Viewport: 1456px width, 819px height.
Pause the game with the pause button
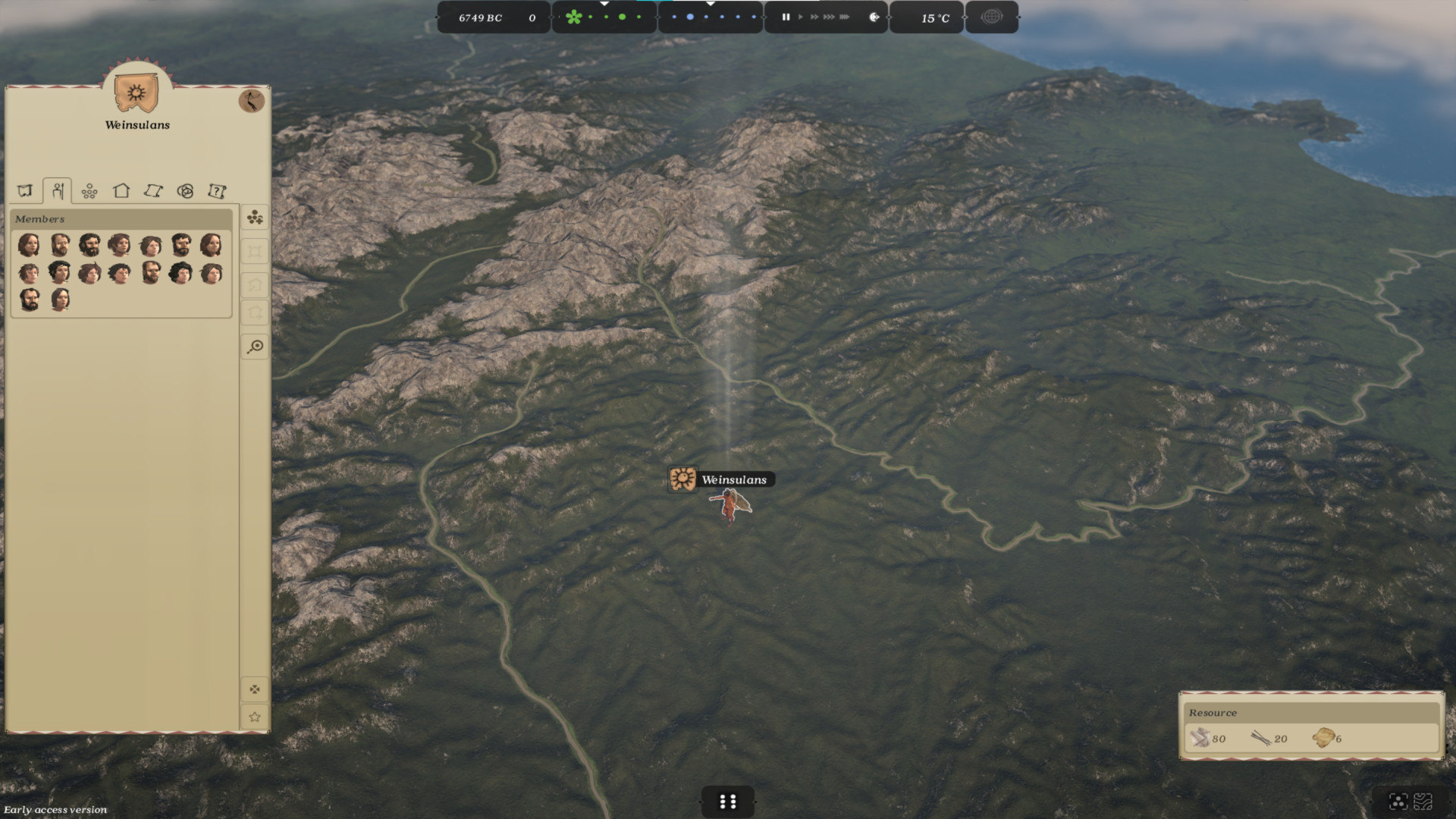click(x=786, y=17)
